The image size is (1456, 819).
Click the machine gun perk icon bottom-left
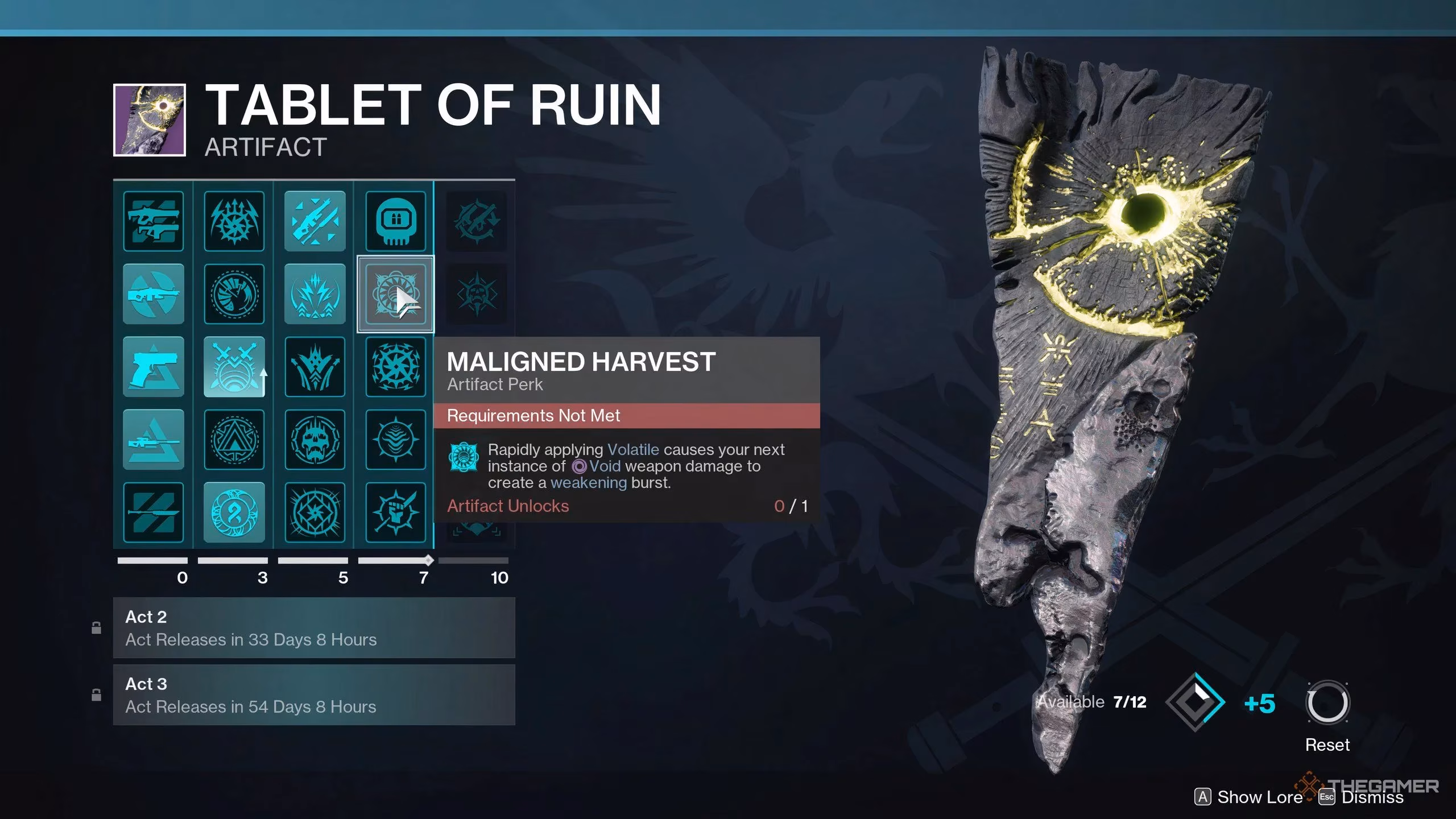154,512
